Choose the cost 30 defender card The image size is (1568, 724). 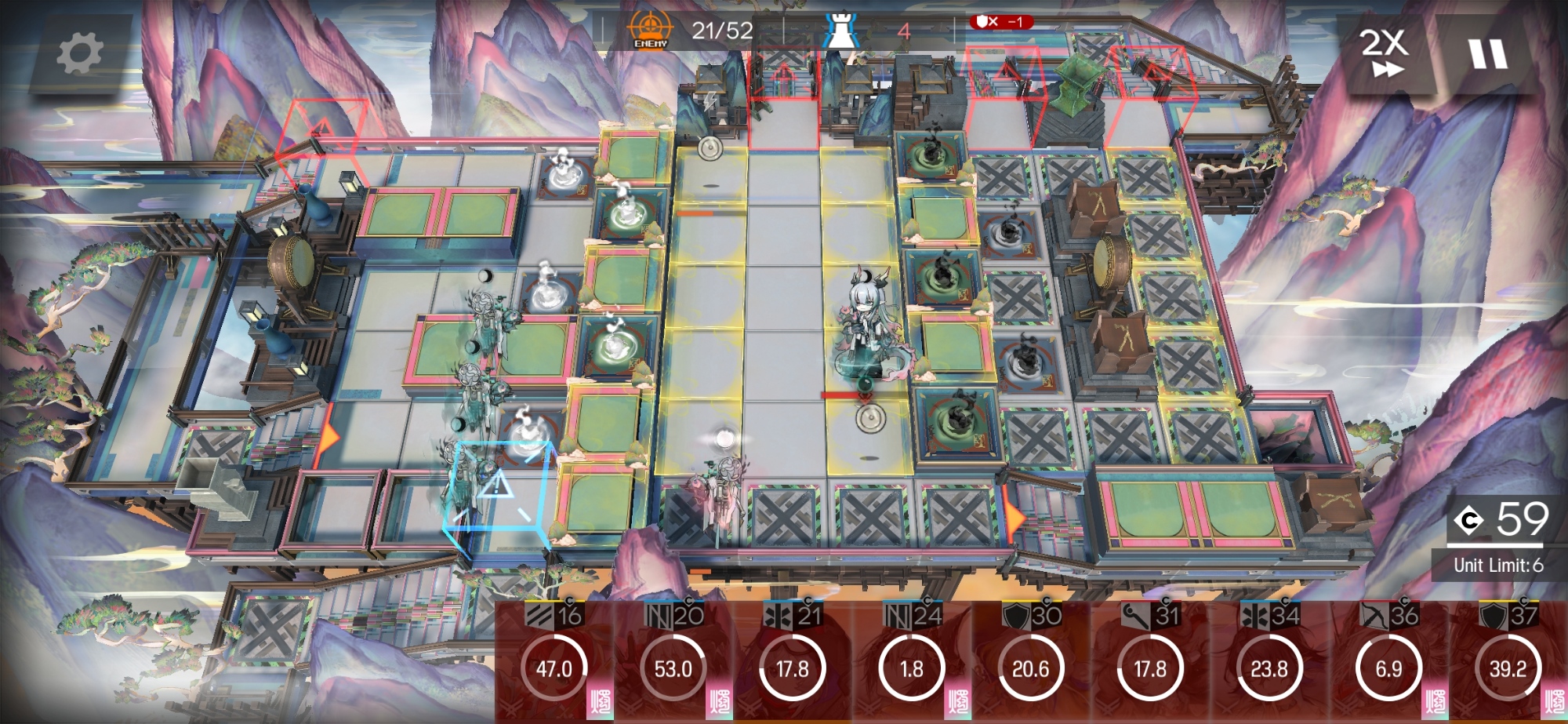coord(1031,663)
